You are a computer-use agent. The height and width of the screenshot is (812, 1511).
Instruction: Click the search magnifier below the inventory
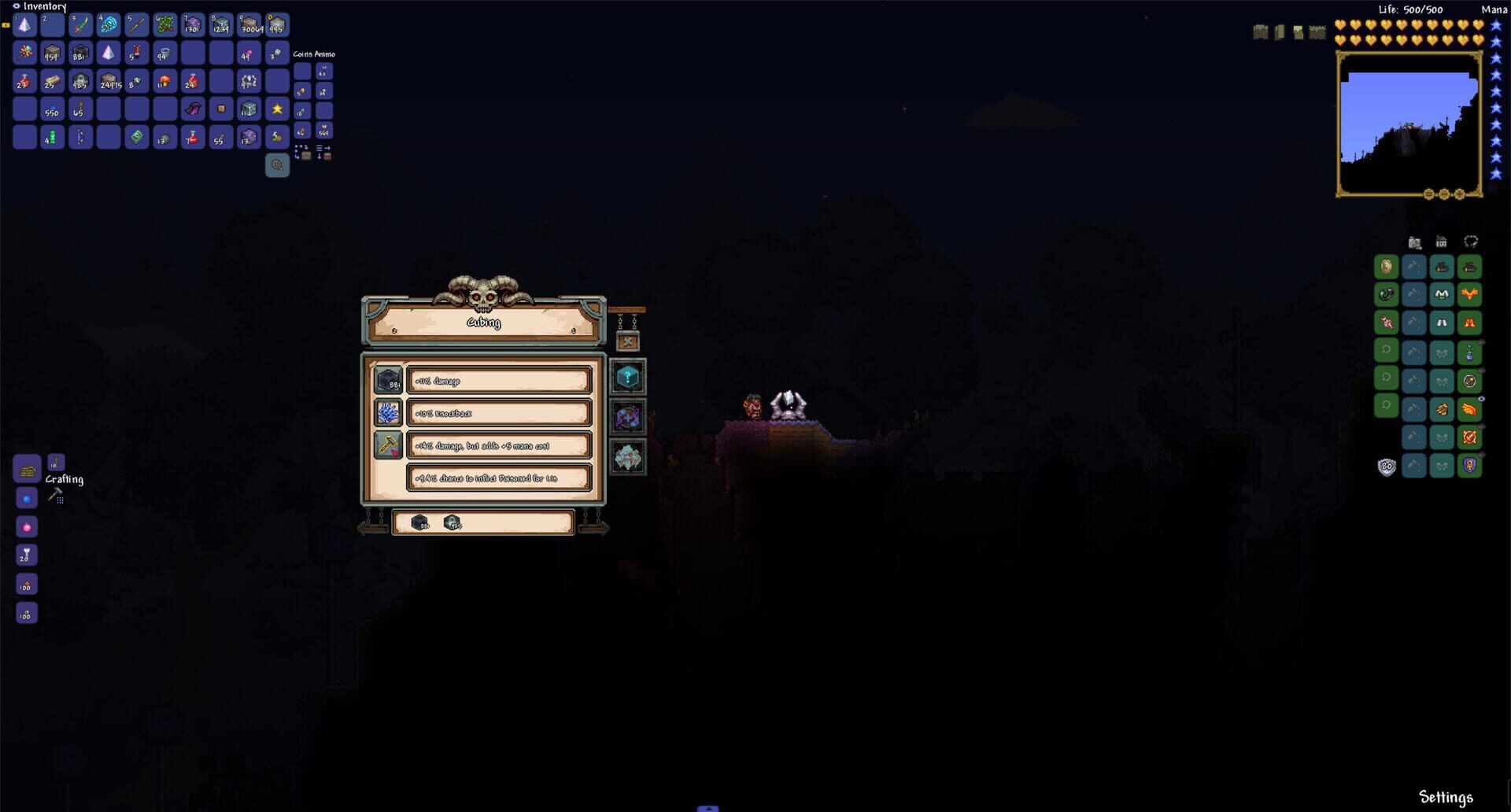[277, 164]
